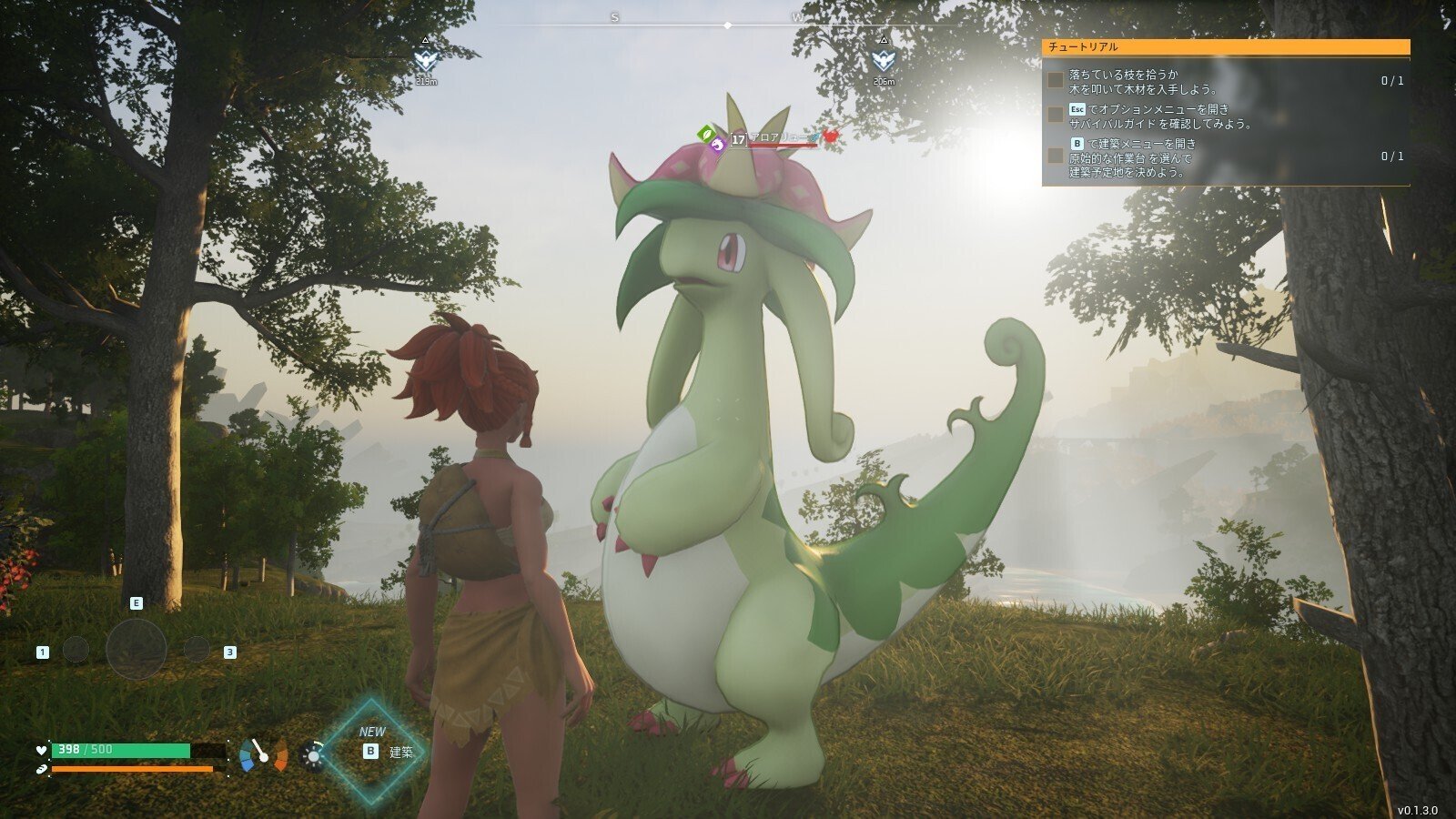Click the 319m compass waypoint marker
Image resolution: width=1456 pixels, height=819 pixels.
(x=426, y=61)
